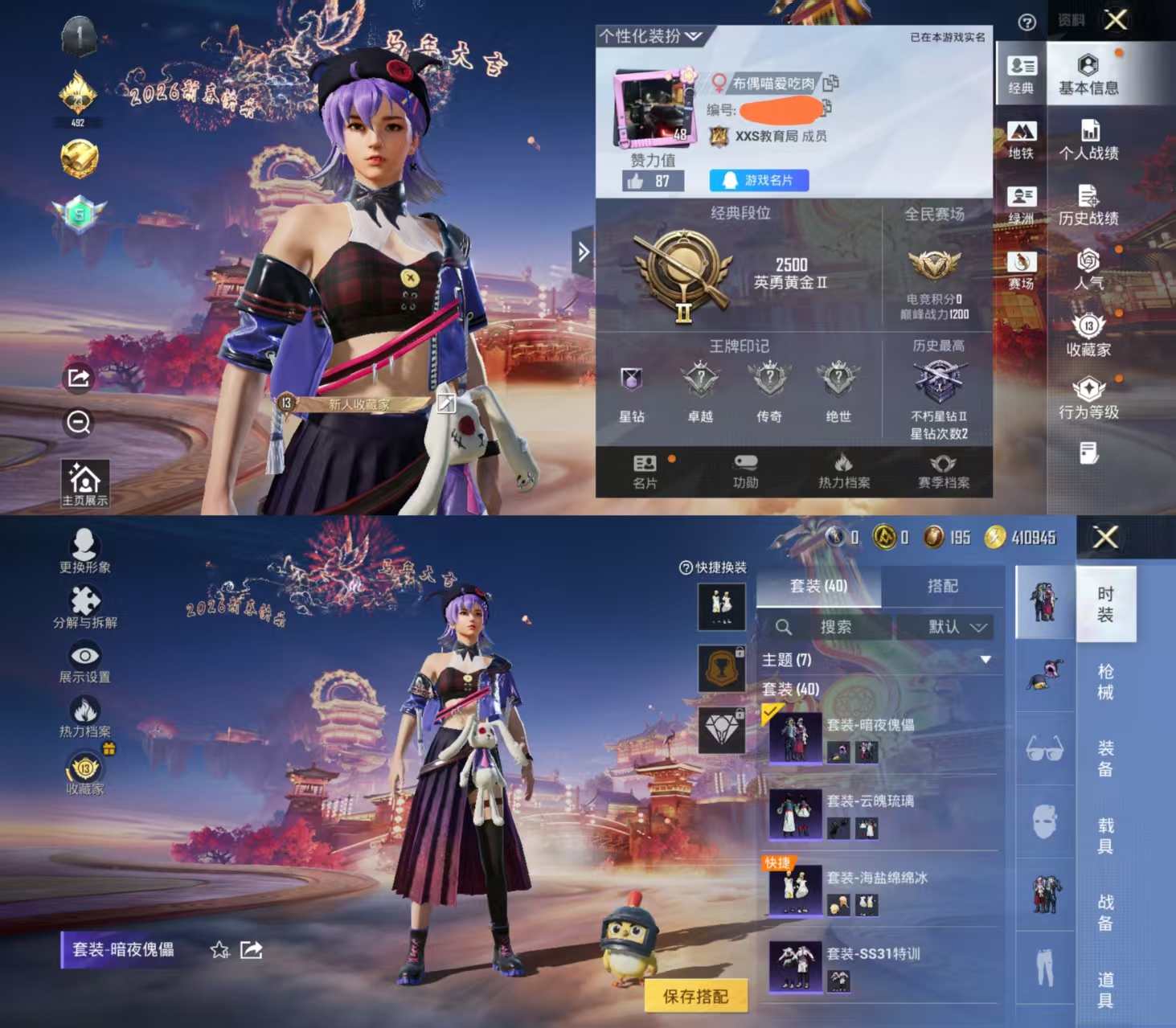Open the 收藏家 panel on the right sidebar
Viewport: 1176px width, 1028px height.
click(1089, 334)
